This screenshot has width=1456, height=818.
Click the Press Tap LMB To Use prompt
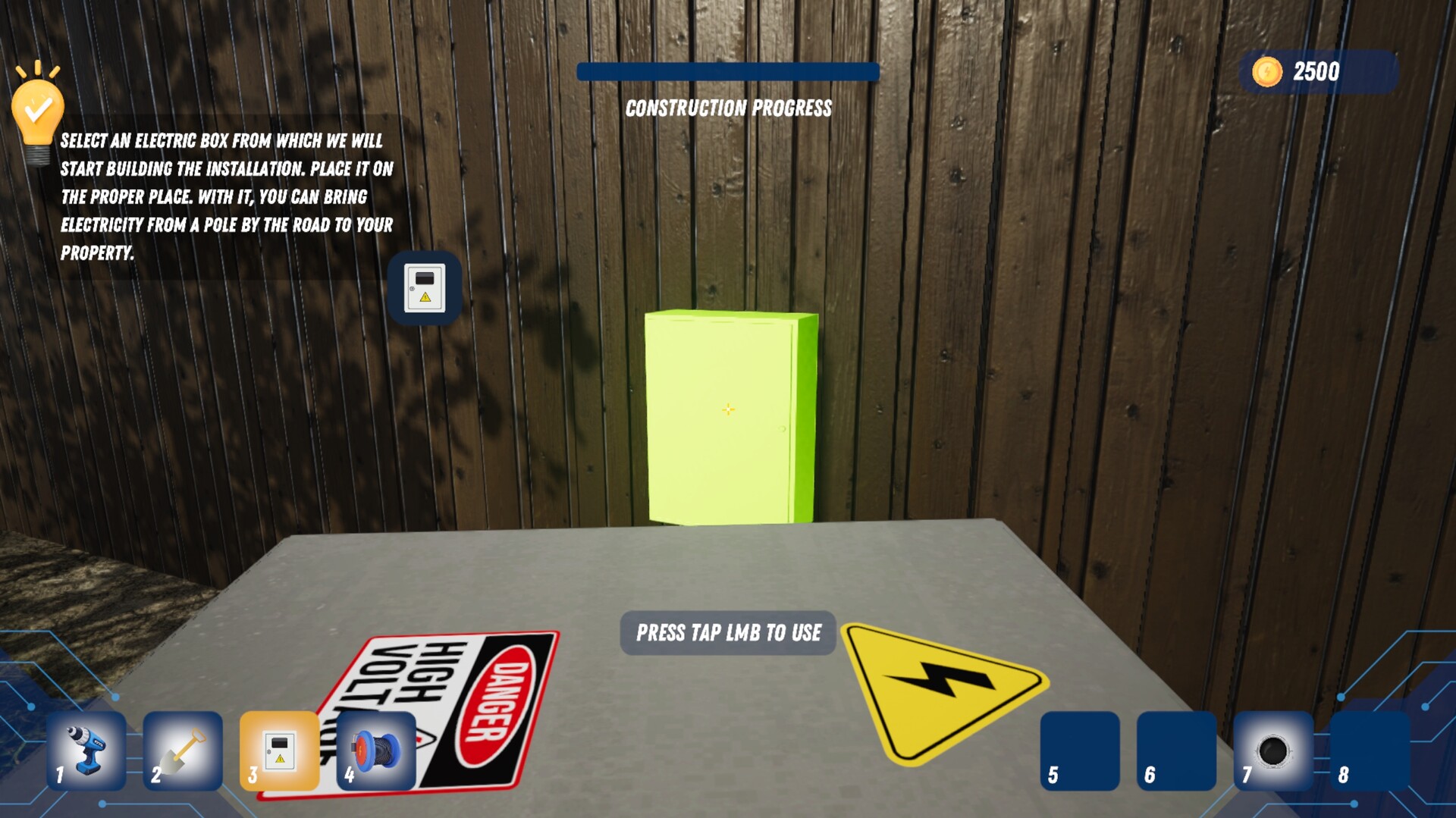pos(726,632)
